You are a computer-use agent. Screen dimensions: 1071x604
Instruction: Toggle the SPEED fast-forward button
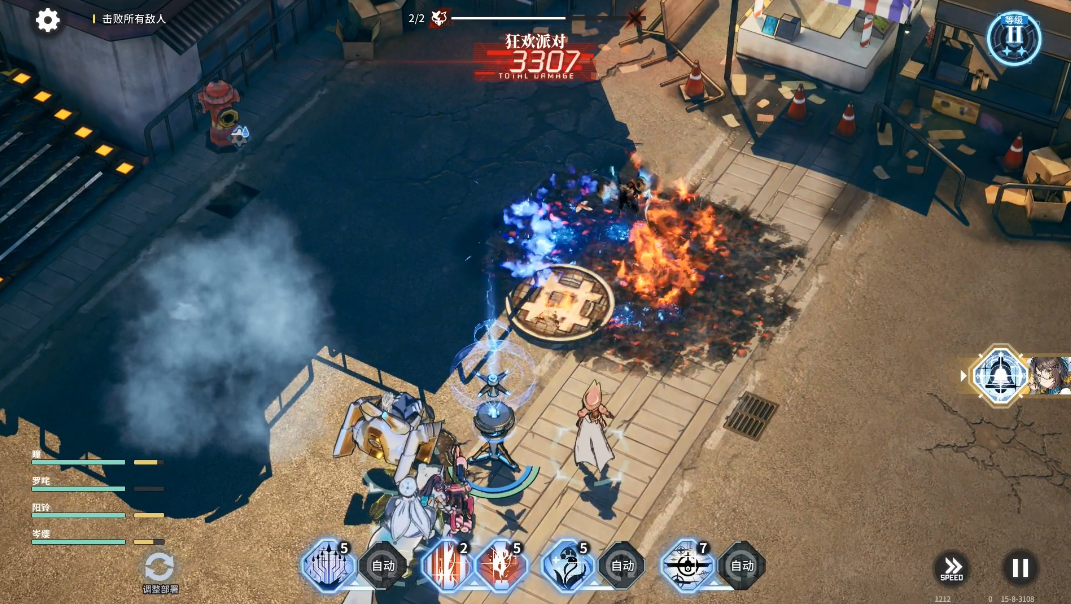[x=952, y=568]
